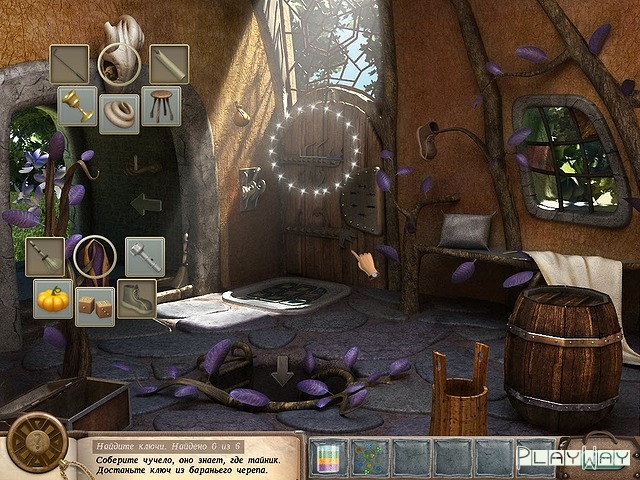This screenshot has width=640, height=480.
Task: Select the thin stick item tile
Action: click(70, 64)
